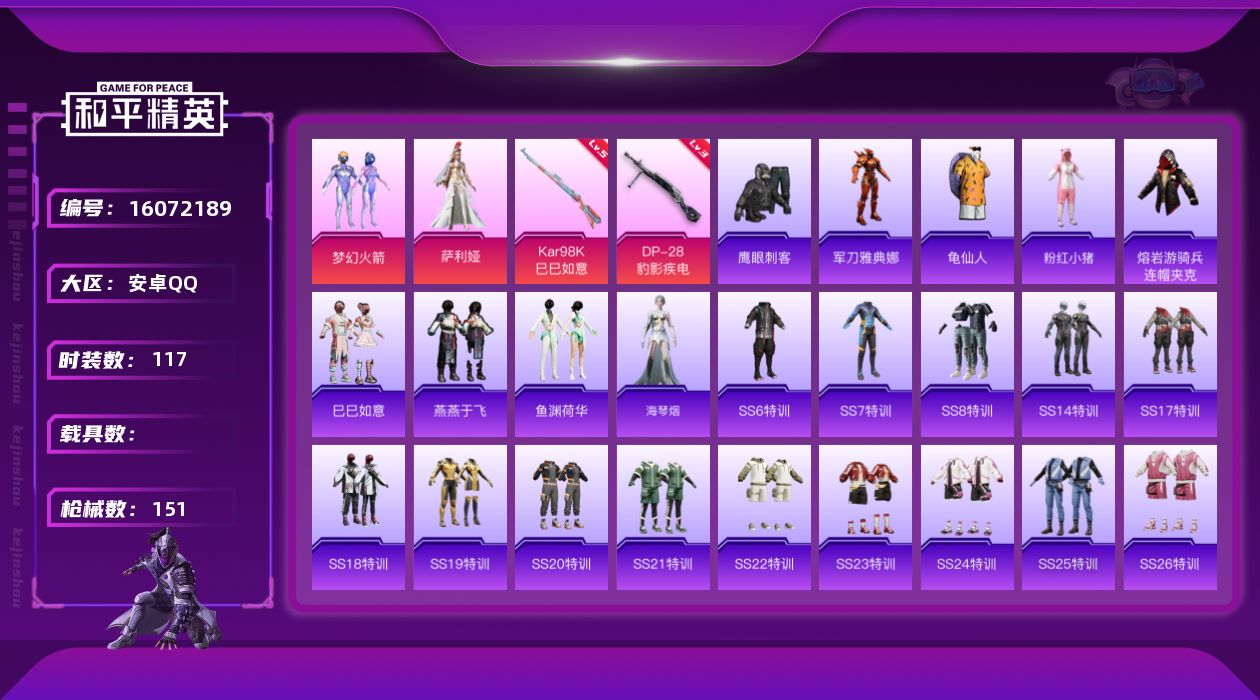The width and height of the screenshot is (1260, 700).
Task: Pick the 海琴烟 dress tile
Action: point(663,364)
